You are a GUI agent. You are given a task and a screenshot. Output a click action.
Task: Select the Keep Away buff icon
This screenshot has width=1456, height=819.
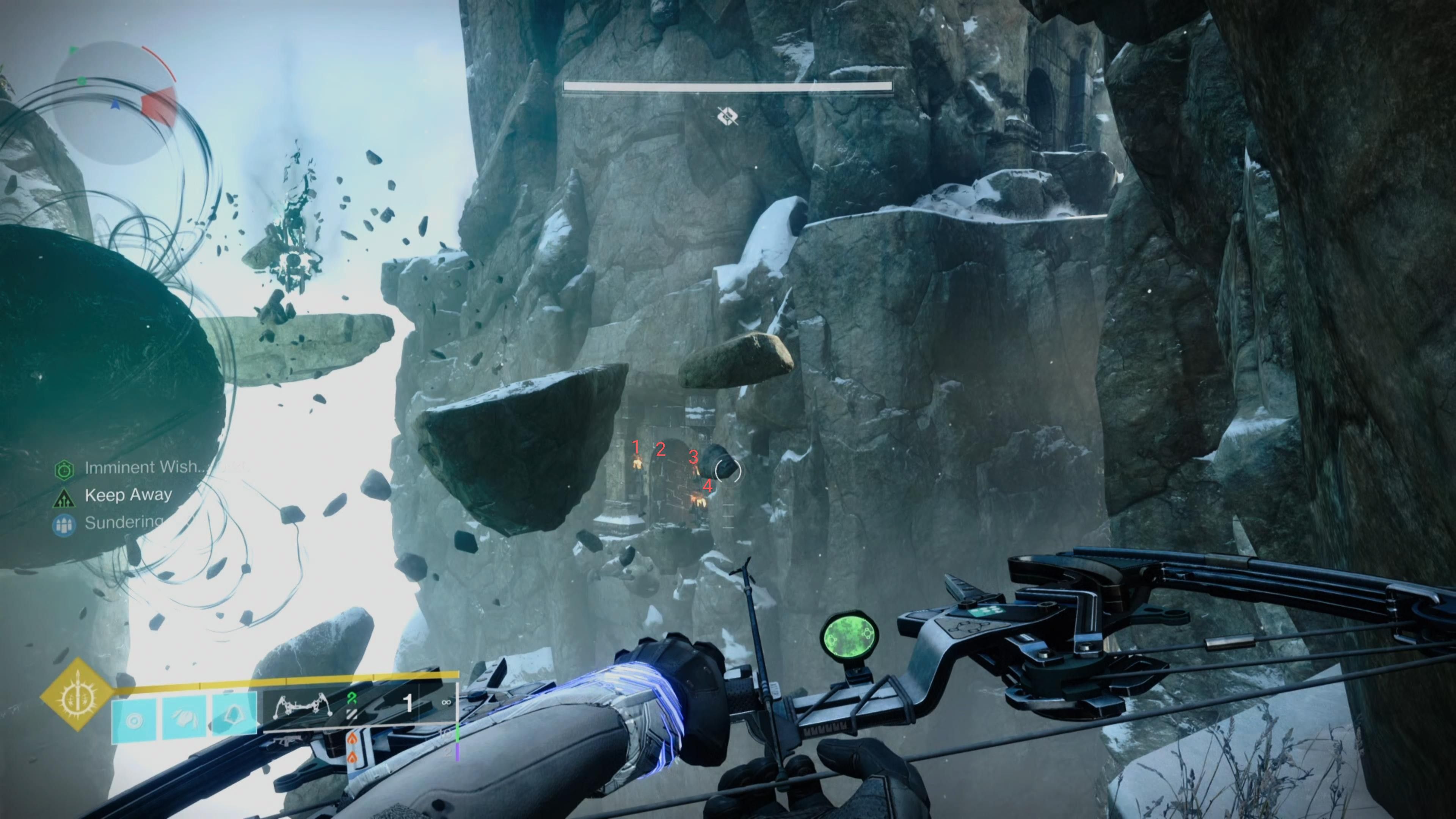64,497
